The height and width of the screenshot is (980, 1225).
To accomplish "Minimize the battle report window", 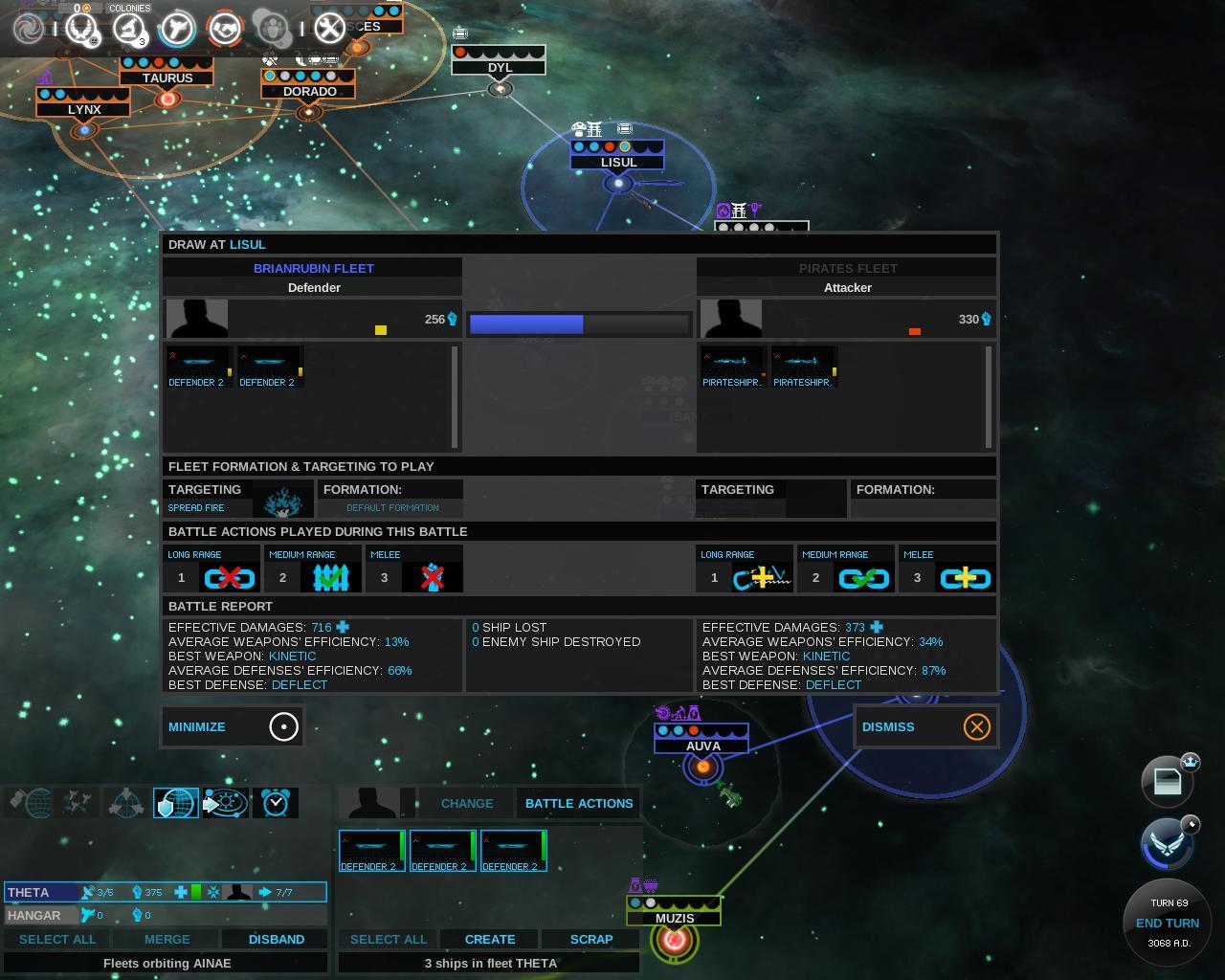I will pos(233,726).
